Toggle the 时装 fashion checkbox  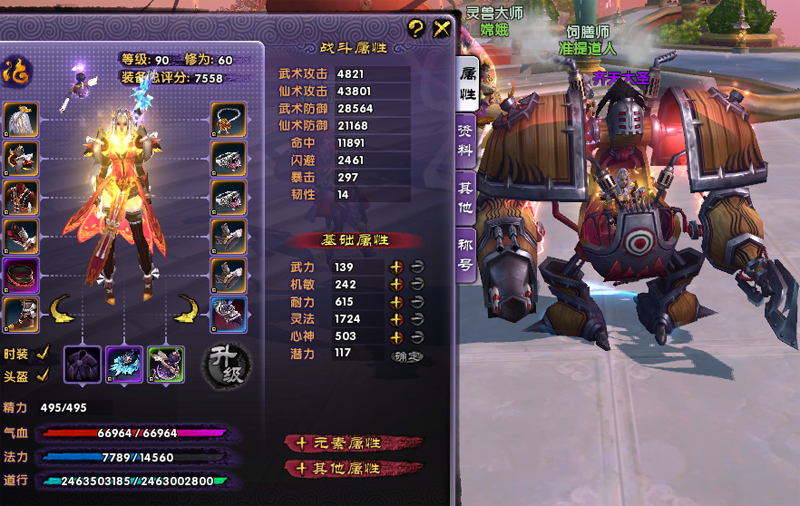[x=42, y=353]
